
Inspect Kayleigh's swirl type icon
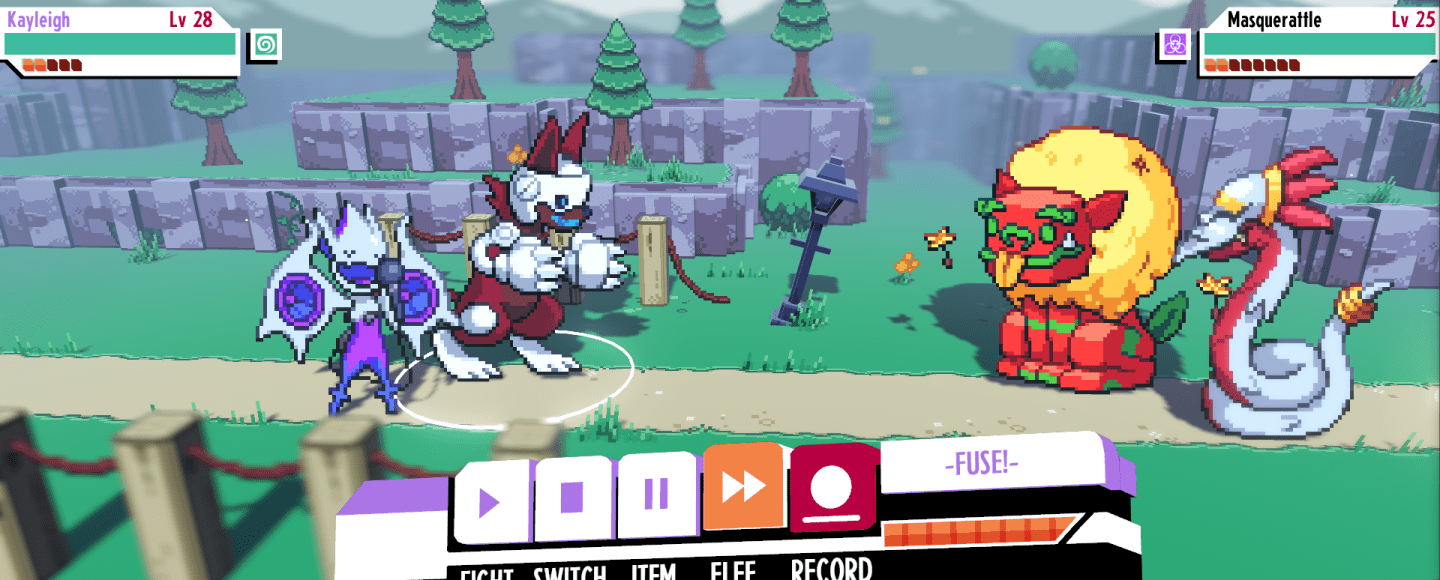(266, 44)
